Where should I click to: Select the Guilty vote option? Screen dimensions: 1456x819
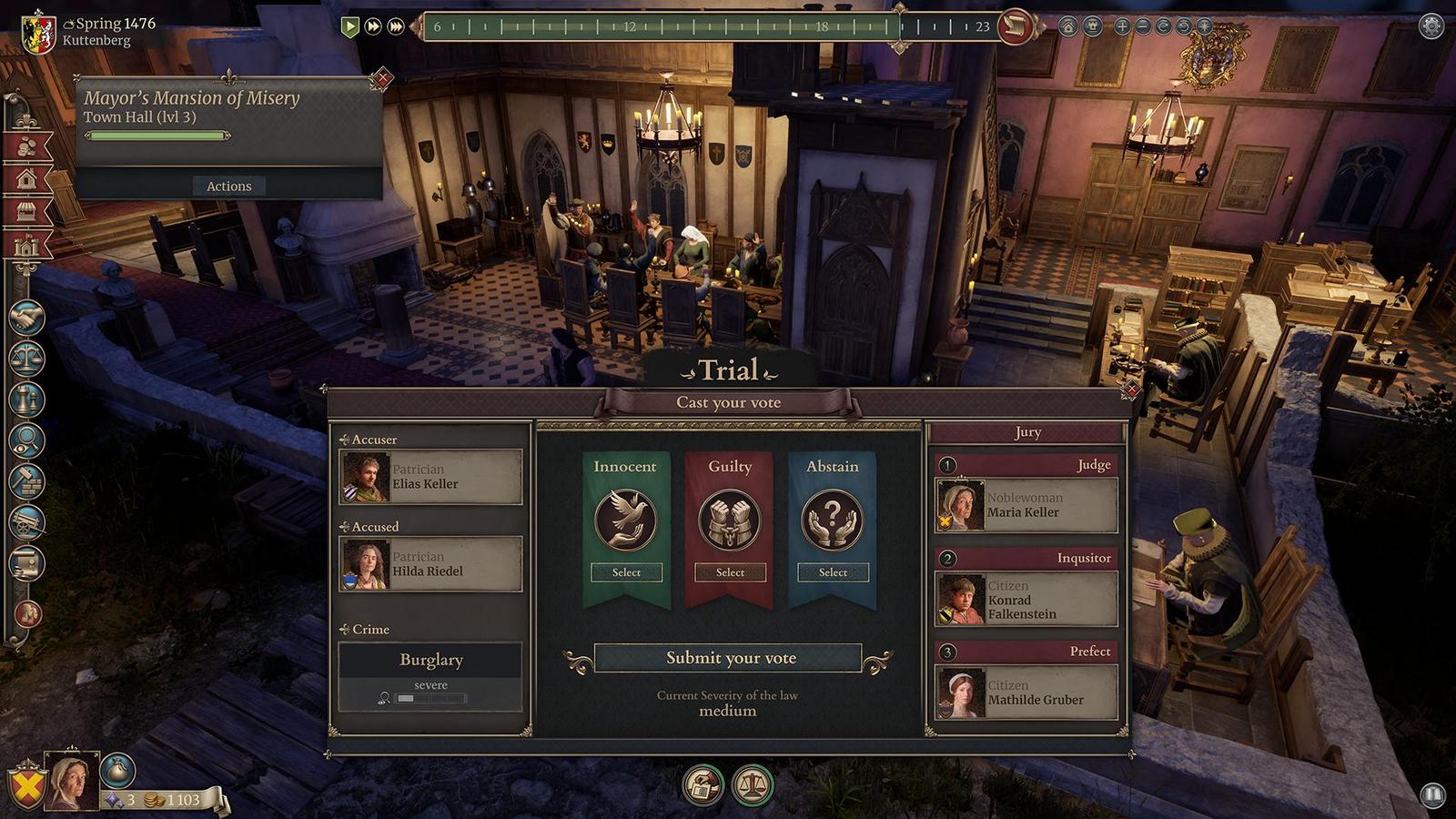point(729,571)
